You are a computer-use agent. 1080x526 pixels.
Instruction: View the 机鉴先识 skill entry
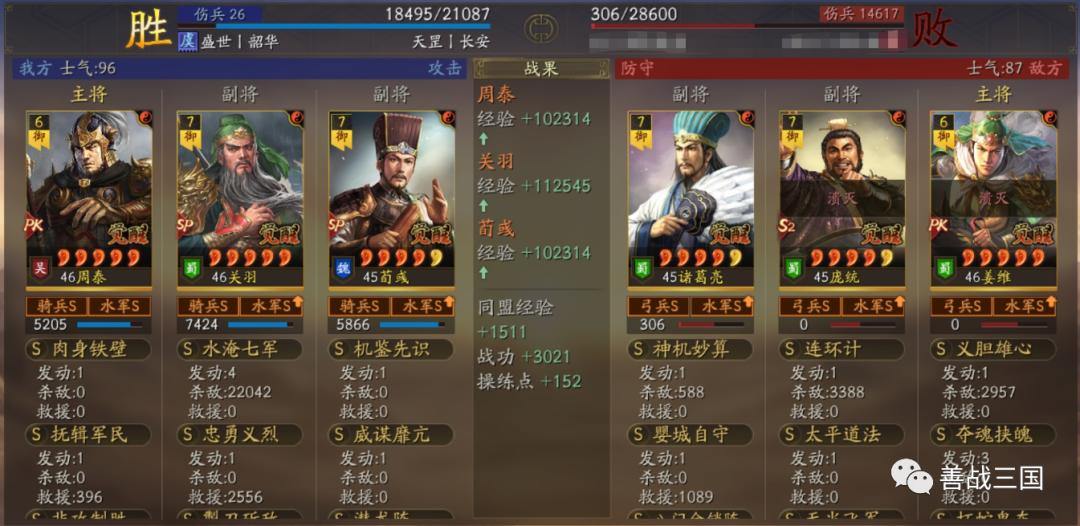point(391,349)
